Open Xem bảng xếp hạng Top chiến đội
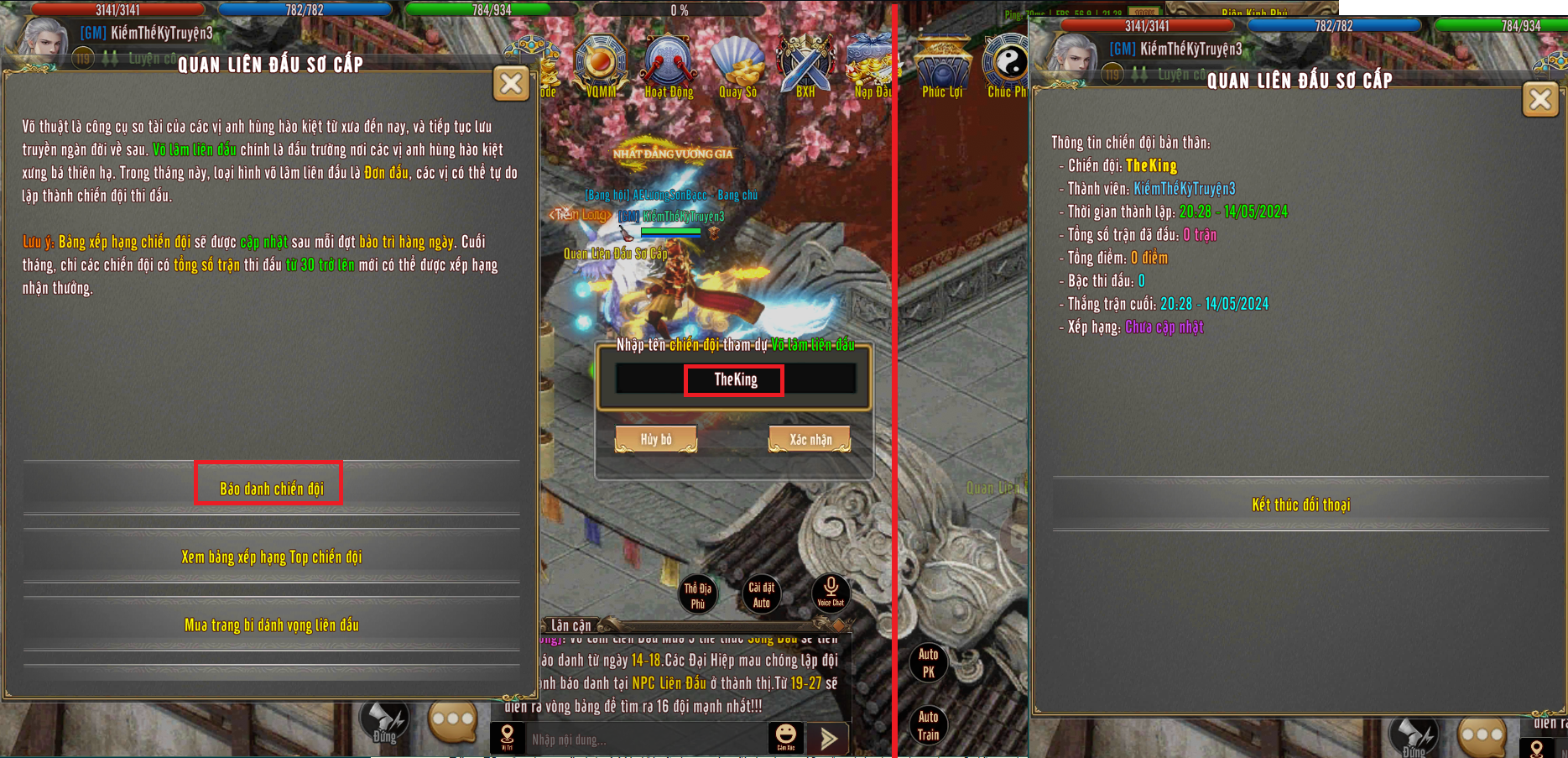 [x=271, y=557]
